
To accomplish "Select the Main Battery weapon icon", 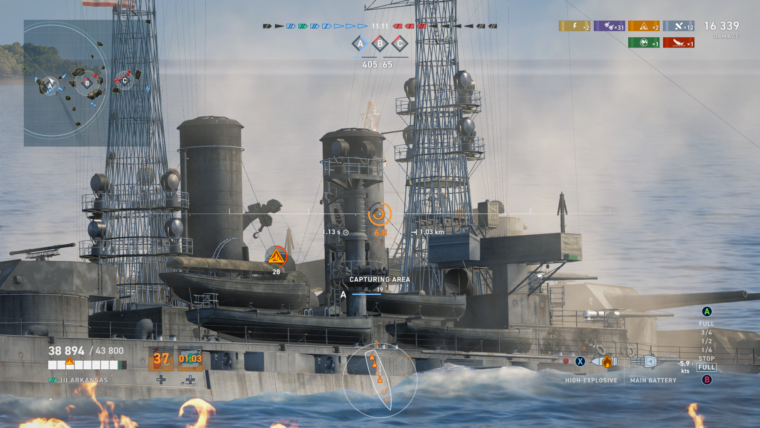I will [645, 361].
